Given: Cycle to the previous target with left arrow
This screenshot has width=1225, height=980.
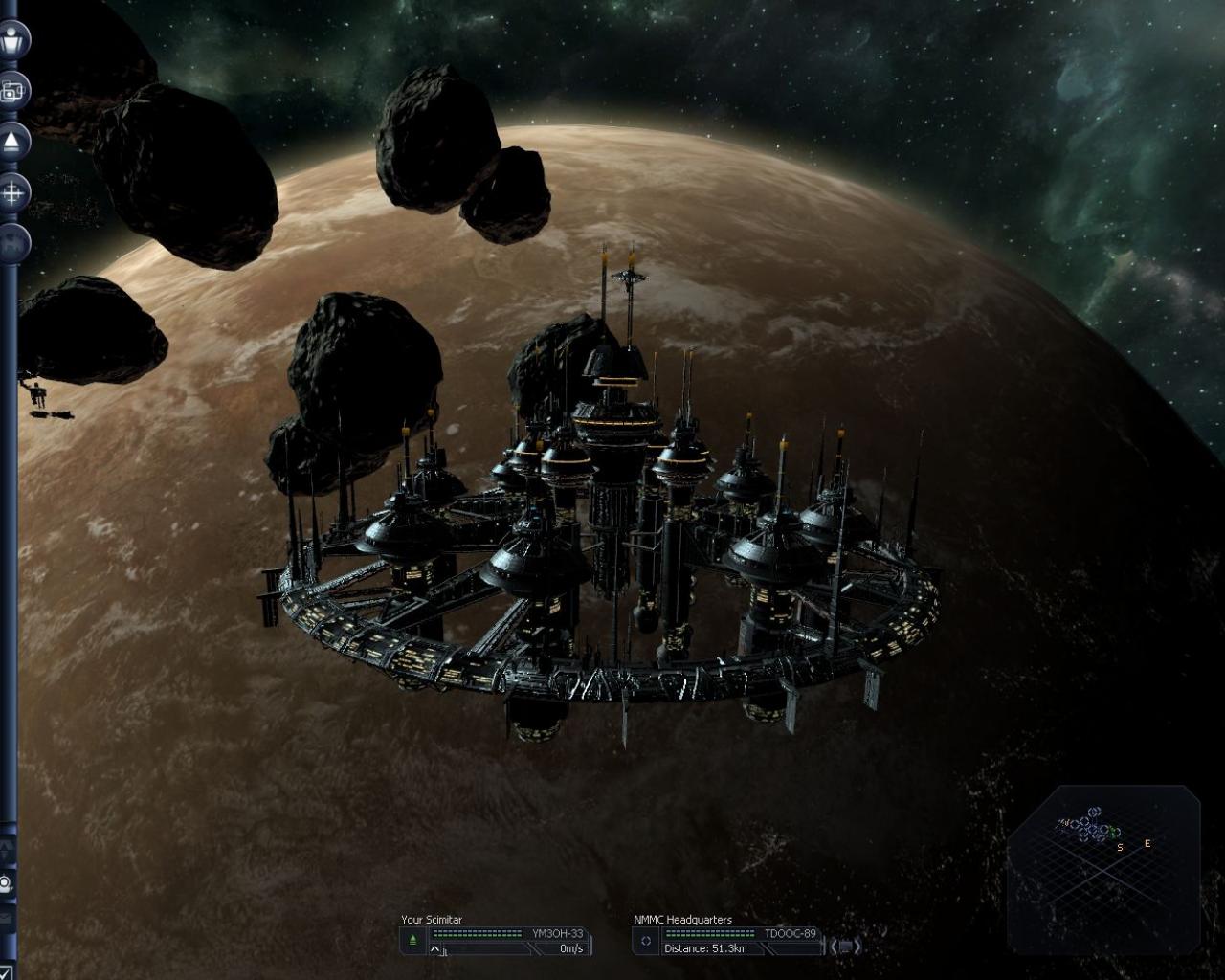Looking at the screenshot, I should tap(834, 946).
